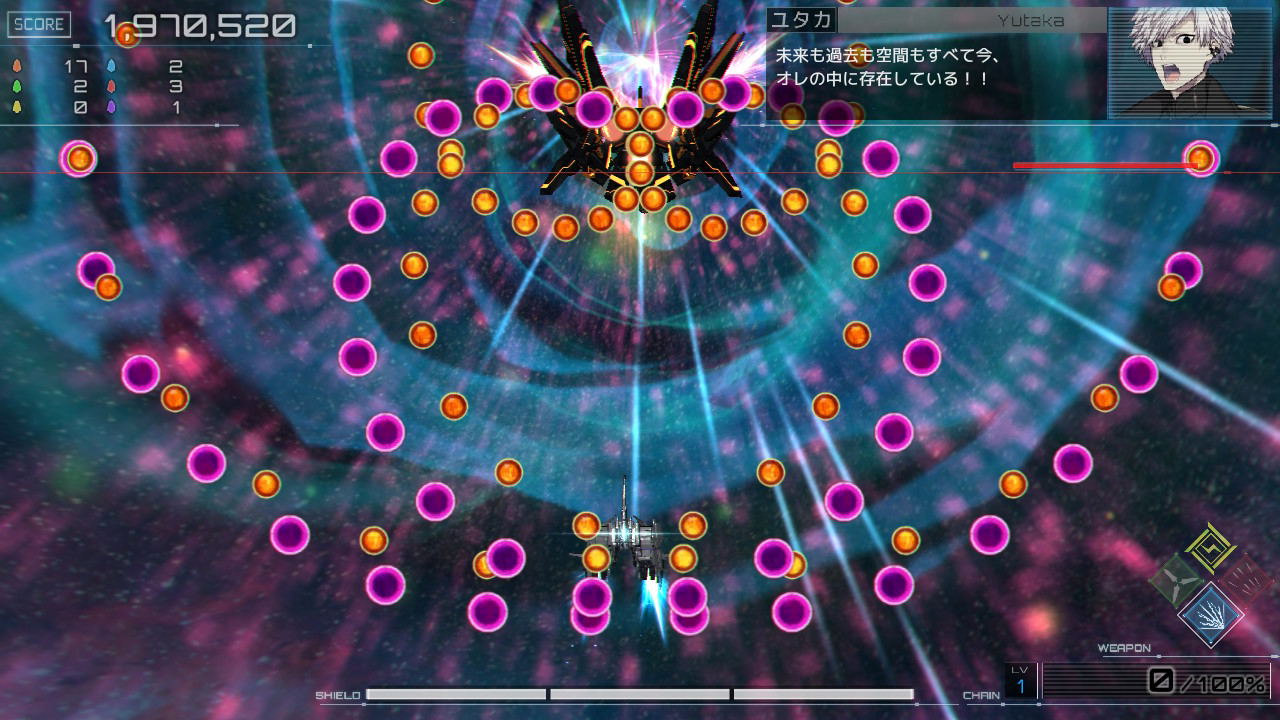The image size is (1280, 720).
Task: Select the yellow lightning weapon icon
Action: click(1209, 548)
